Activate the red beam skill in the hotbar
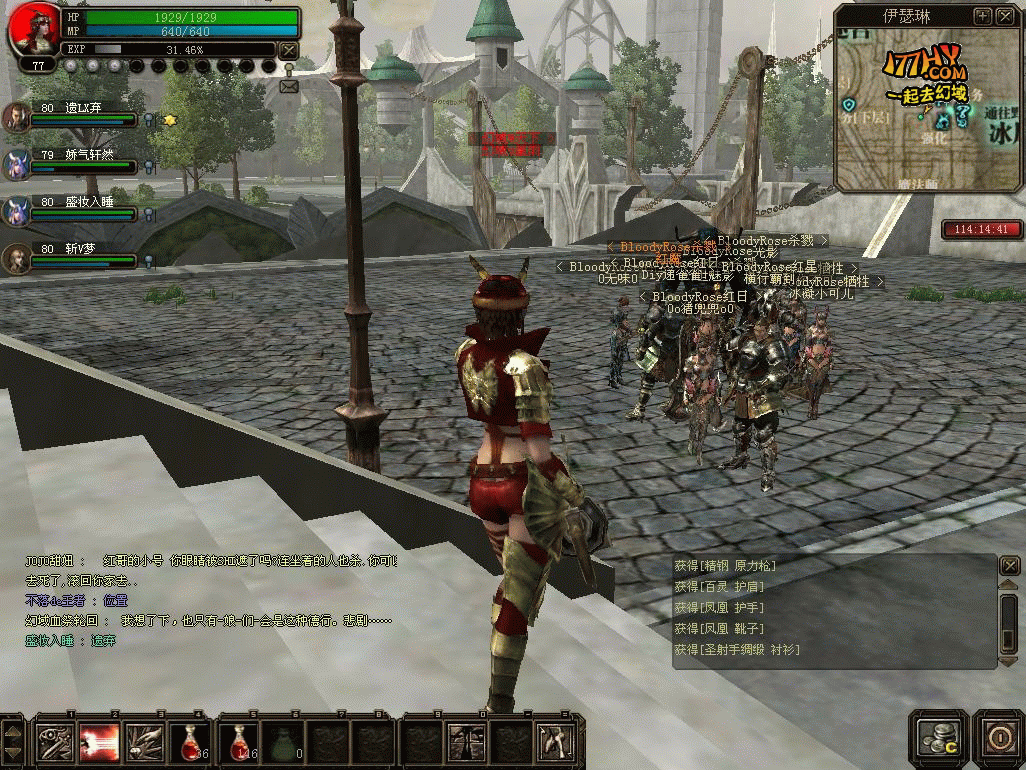Viewport: 1026px width, 770px height. 99,741
